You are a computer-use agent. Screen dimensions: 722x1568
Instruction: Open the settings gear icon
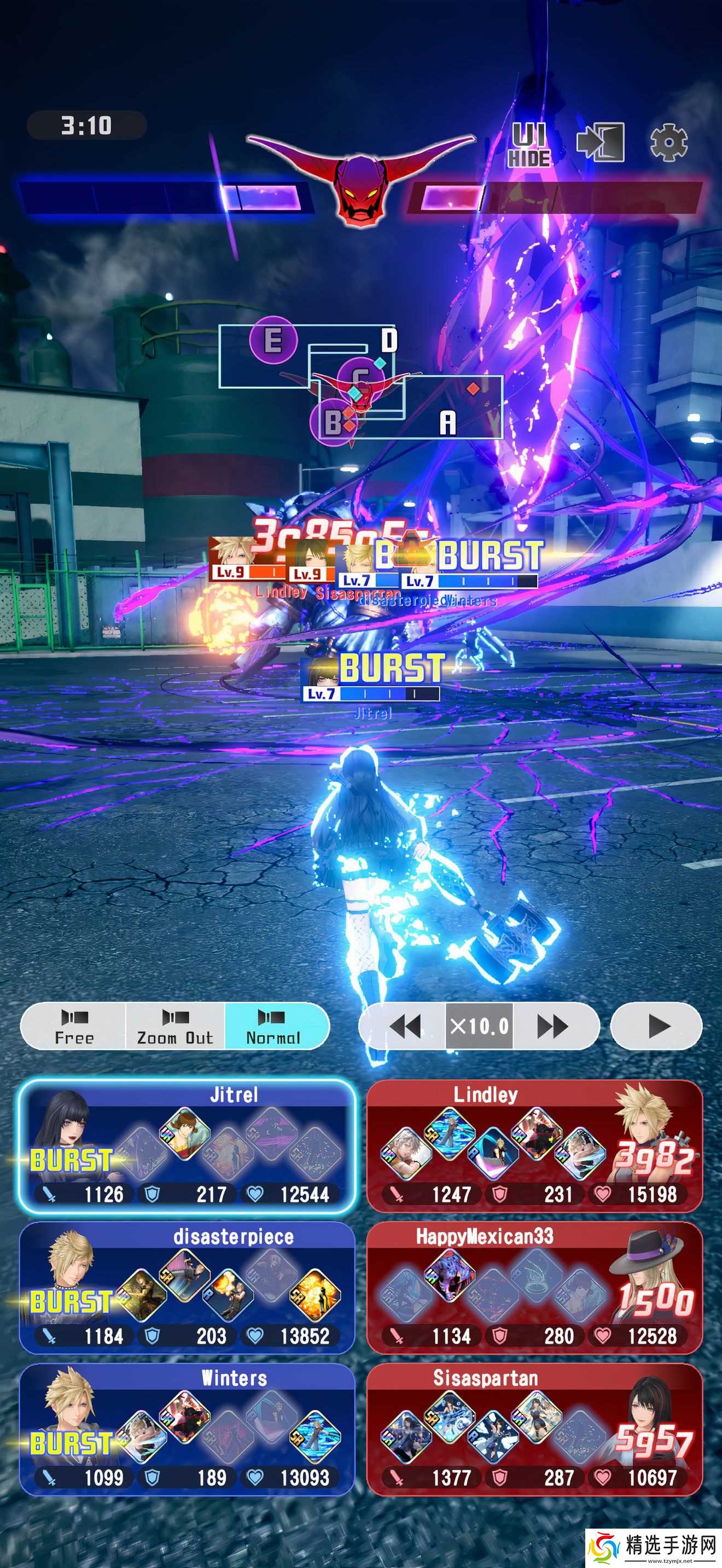(669, 143)
